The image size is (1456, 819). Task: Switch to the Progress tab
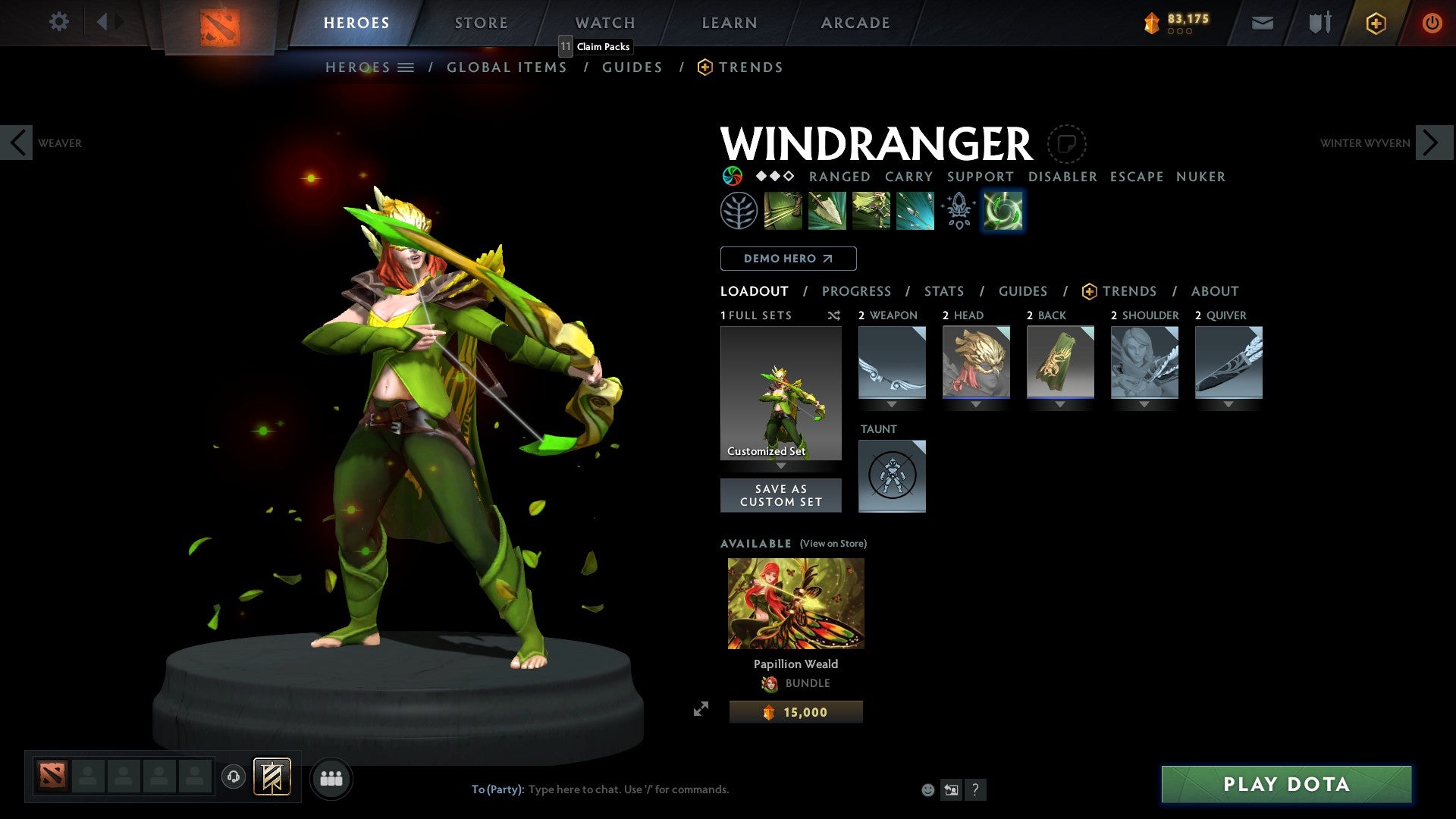[857, 291]
